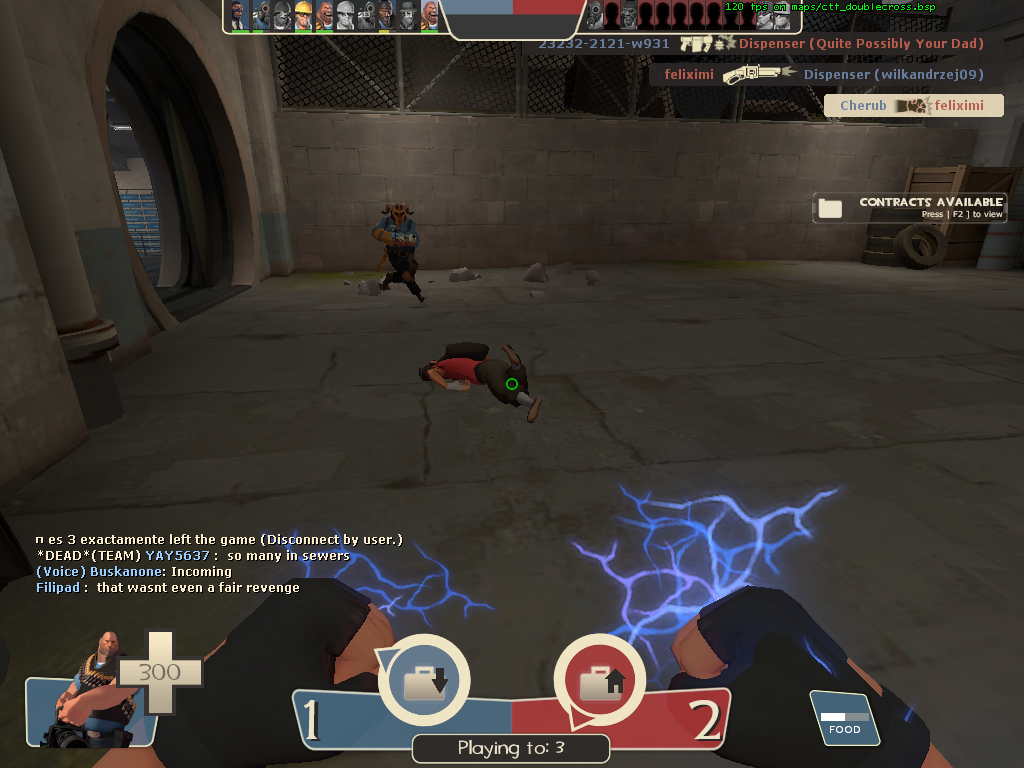
Task: Select the Spy portrait in the BLU roster
Action: pyautogui.click(x=238, y=15)
